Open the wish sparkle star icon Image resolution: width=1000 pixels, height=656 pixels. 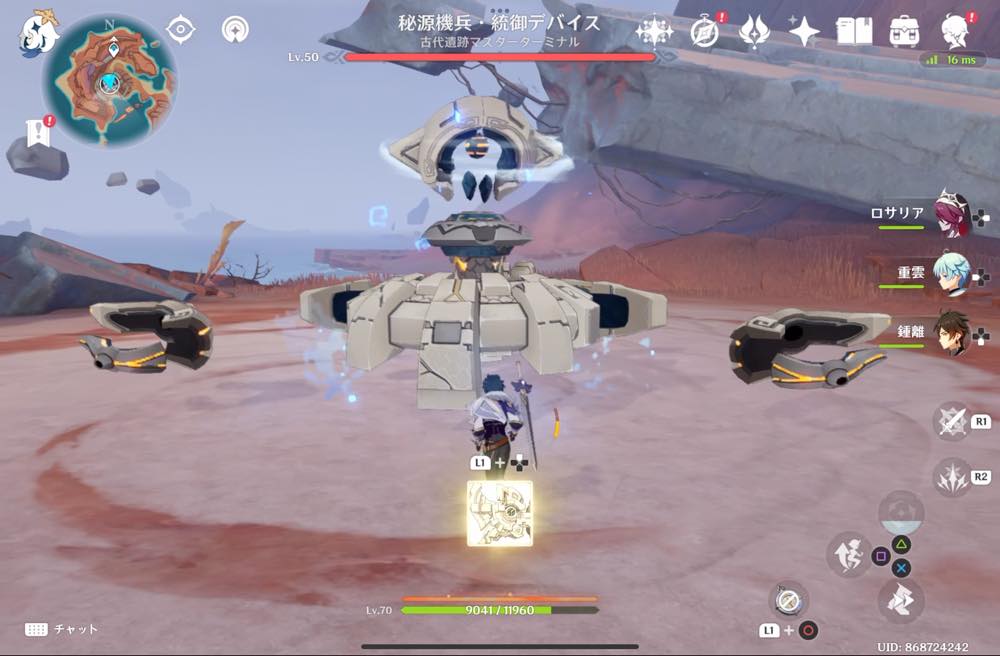pyautogui.click(x=804, y=32)
